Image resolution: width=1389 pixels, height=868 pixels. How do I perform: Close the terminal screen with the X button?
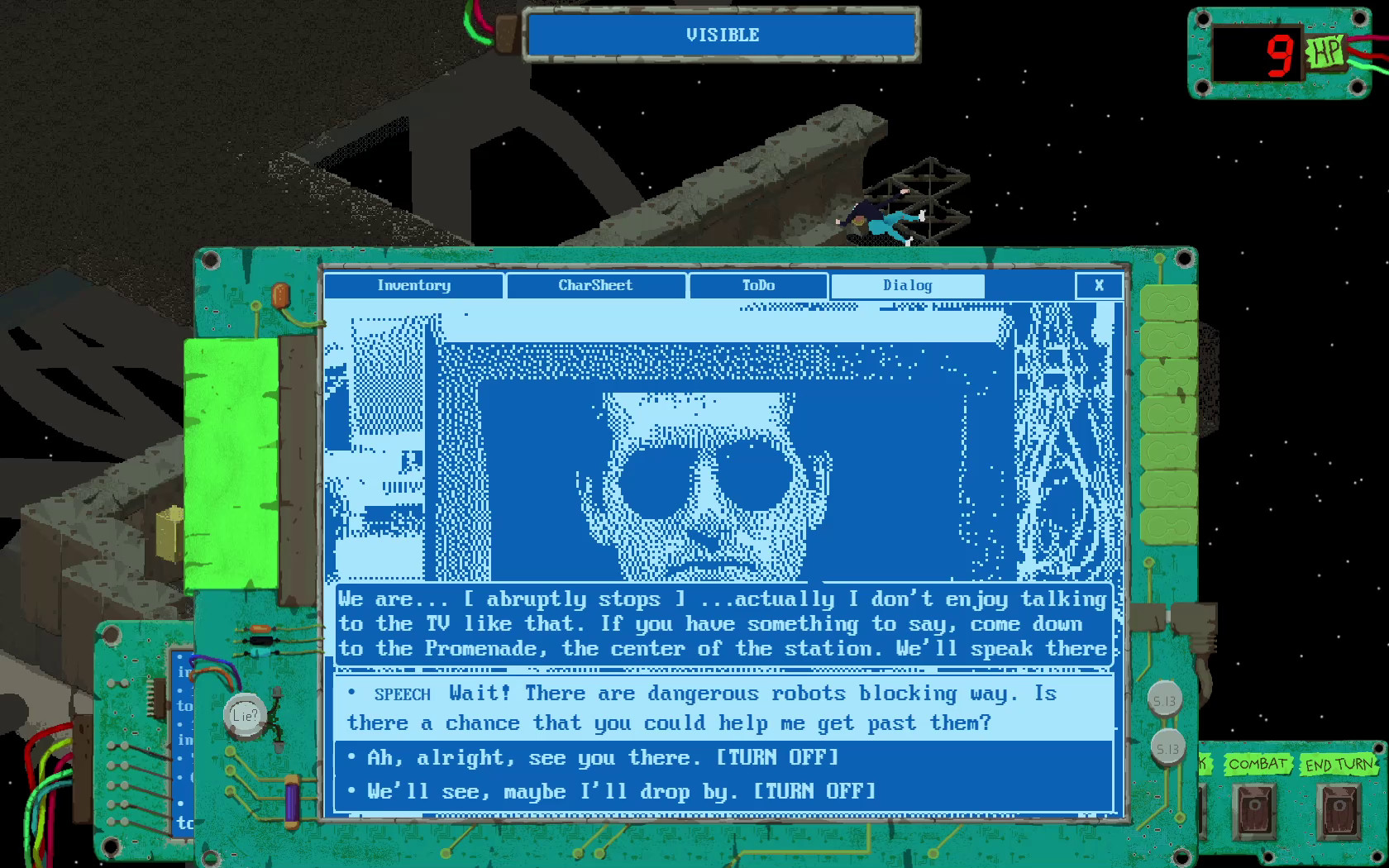tap(1100, 285)
